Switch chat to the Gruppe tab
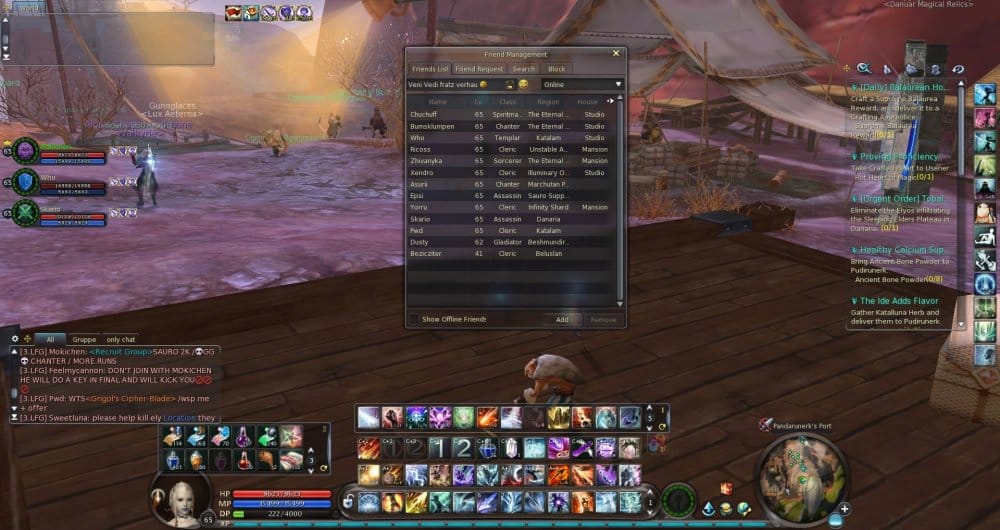Image resolution: width=1000 pixels, height=530 pixels. coord(84,340)
